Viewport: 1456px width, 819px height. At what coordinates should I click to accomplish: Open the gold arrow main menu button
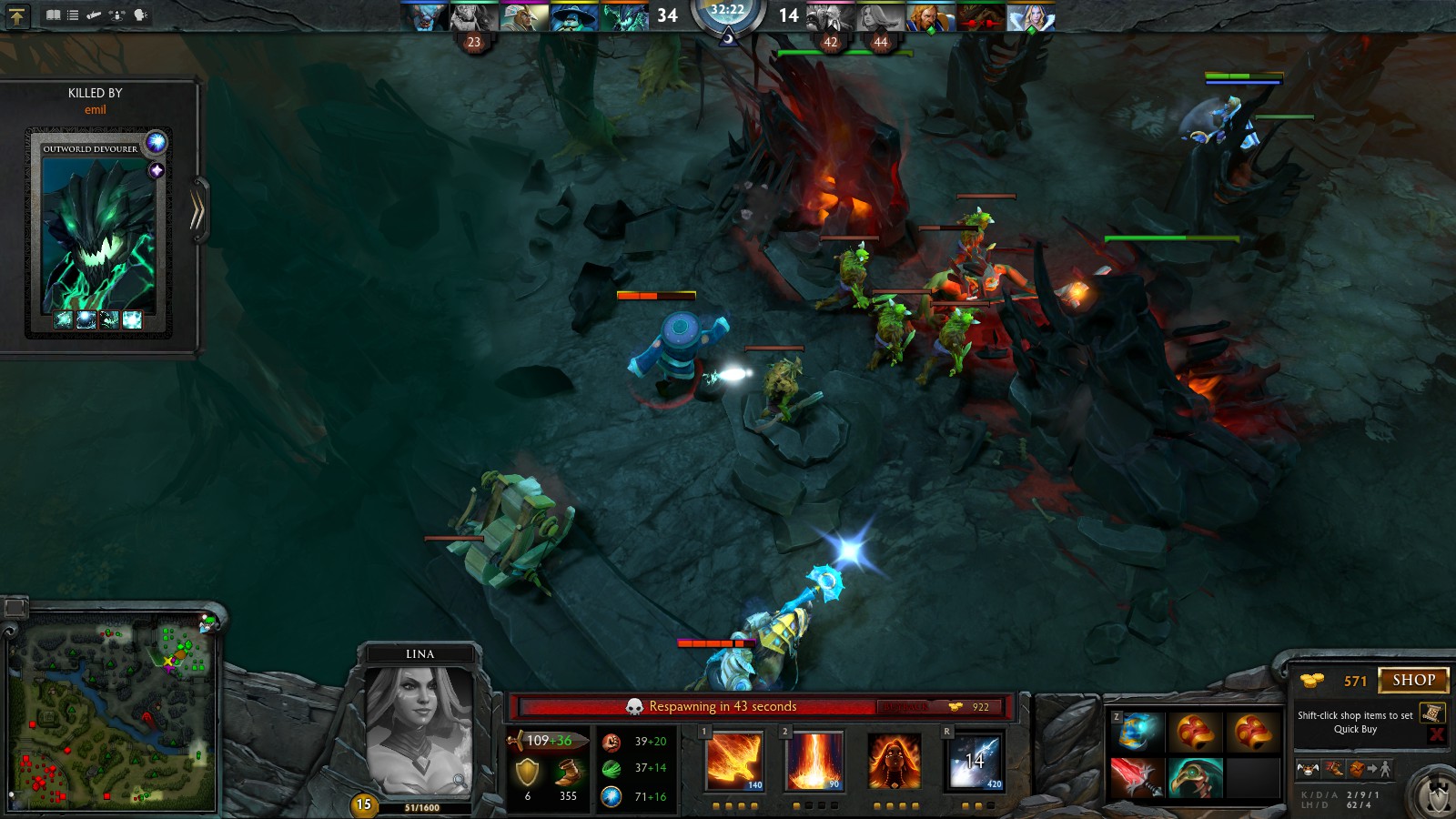pyautogui.click(x=17, y=15)
